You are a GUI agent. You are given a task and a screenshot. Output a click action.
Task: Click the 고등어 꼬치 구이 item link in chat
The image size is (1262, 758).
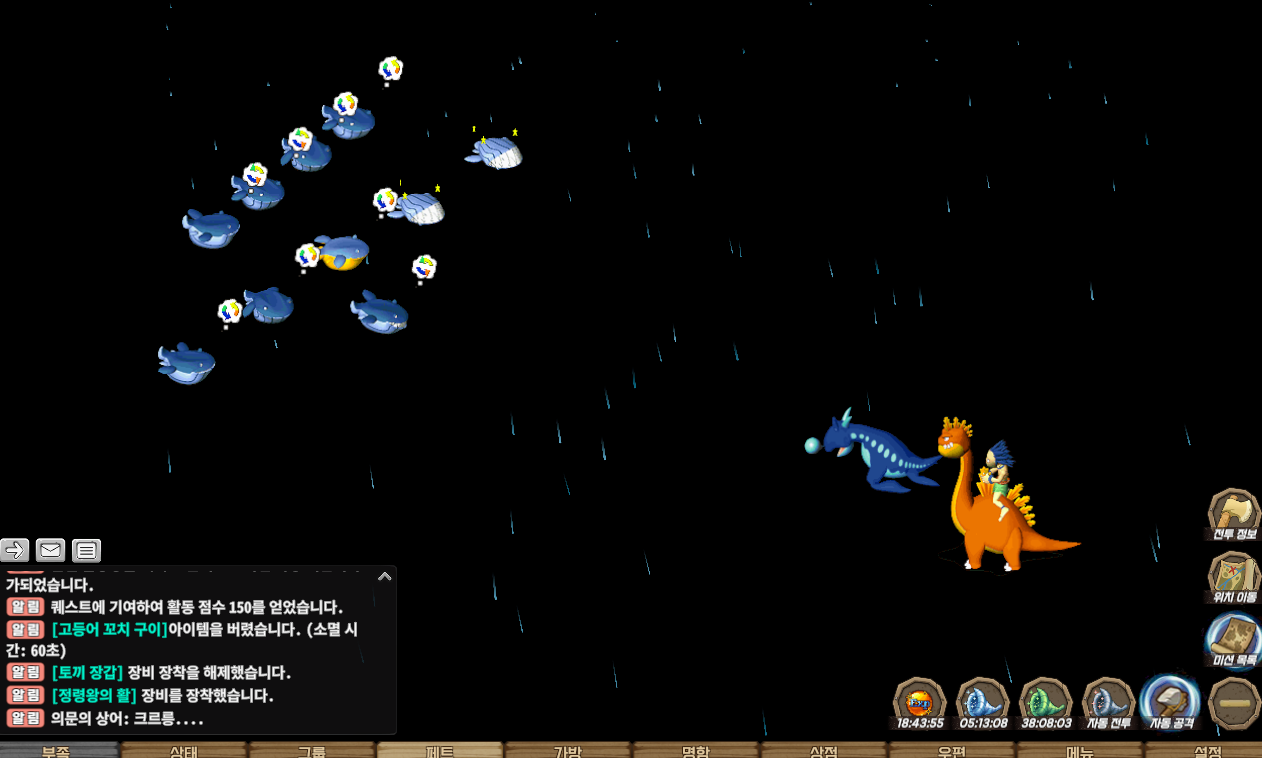pyautogui.click(x=110, y=629)
